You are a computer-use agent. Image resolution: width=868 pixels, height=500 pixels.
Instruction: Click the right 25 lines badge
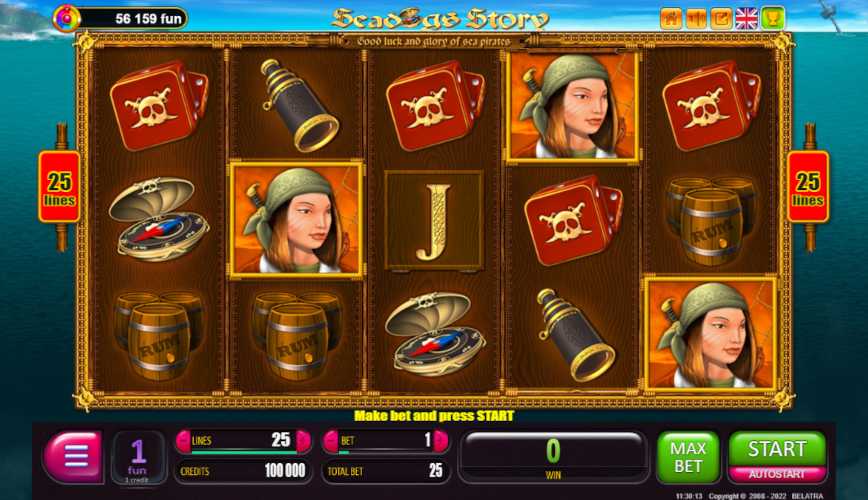point(807,186)
